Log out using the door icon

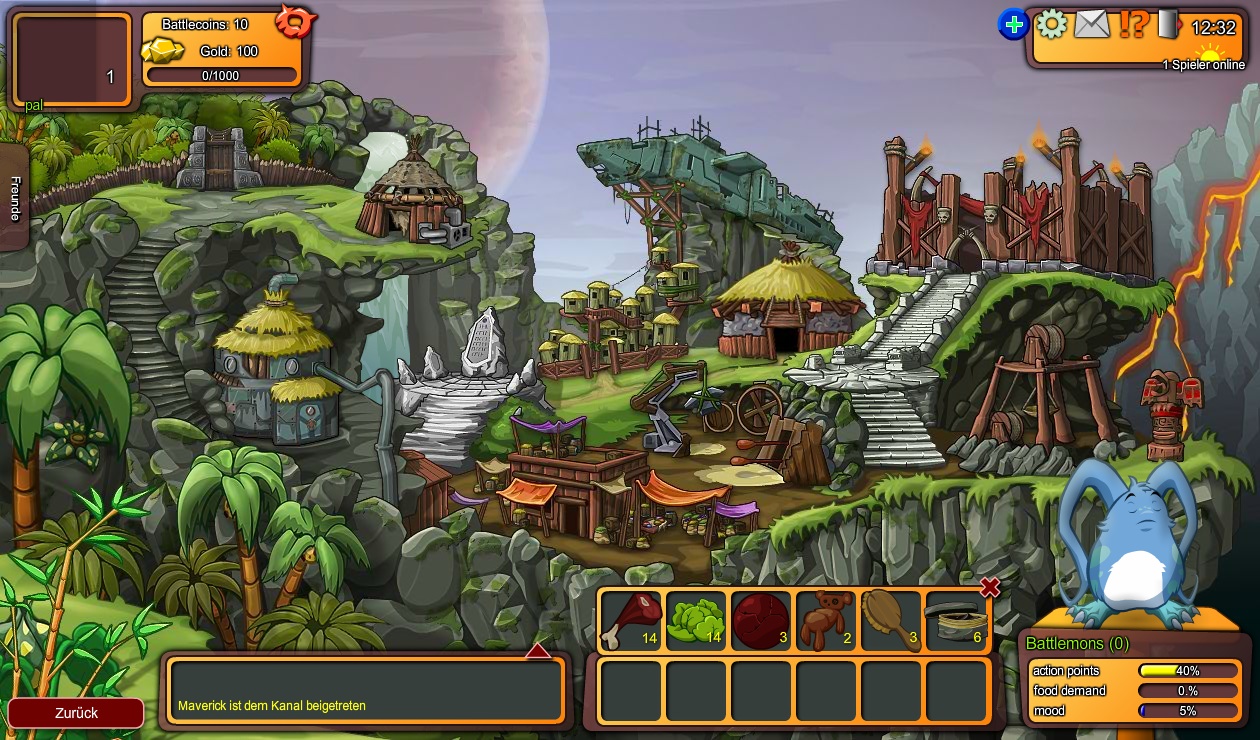point(1169,23)
